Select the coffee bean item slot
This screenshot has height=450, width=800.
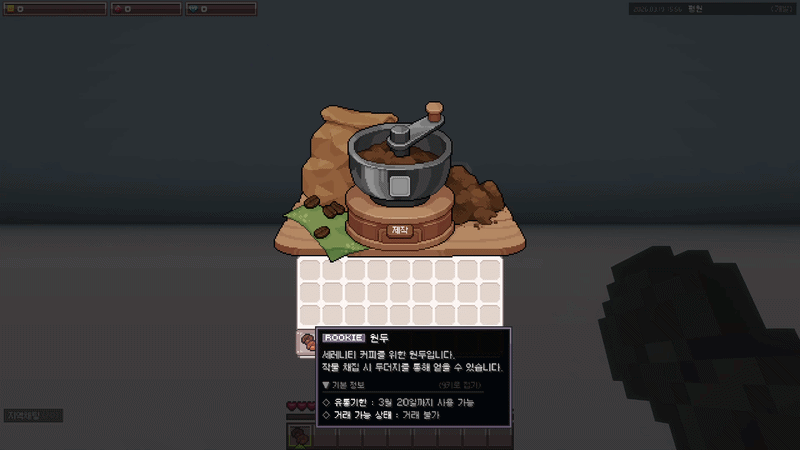[x=306, y=343]
